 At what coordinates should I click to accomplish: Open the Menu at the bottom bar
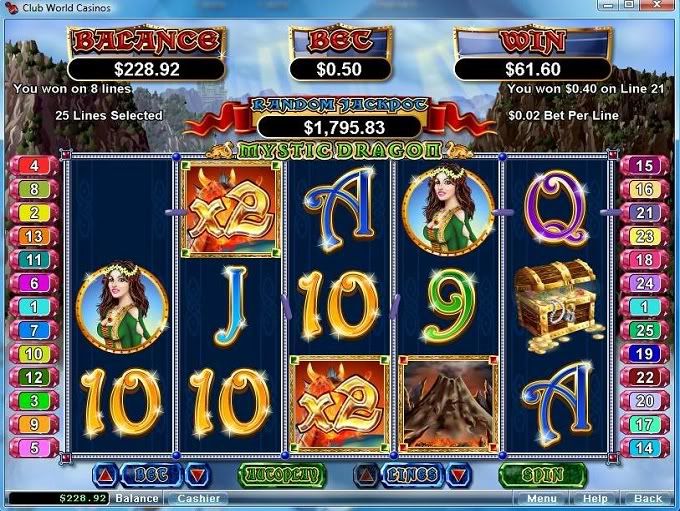(x=542, y=498)
